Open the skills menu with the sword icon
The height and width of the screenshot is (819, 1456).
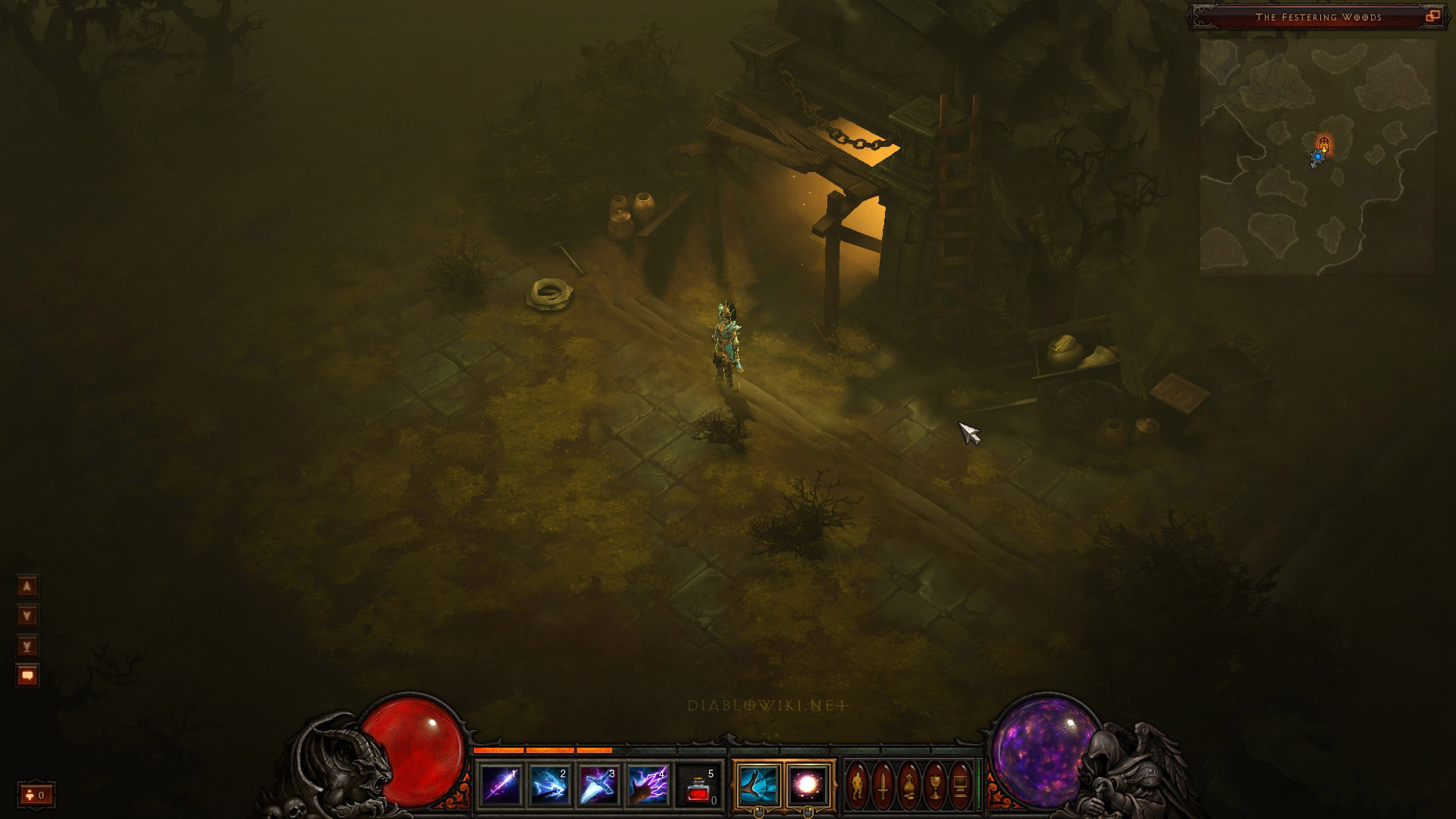pos(883,786)
